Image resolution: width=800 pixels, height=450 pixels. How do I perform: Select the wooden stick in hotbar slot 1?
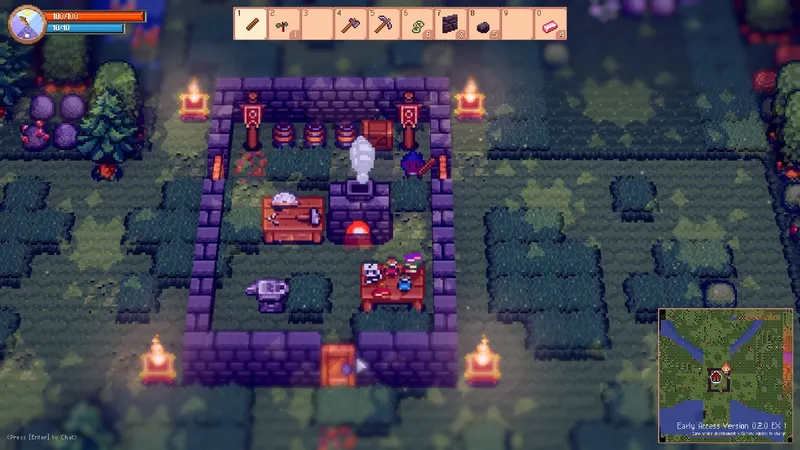click(250, 24)
